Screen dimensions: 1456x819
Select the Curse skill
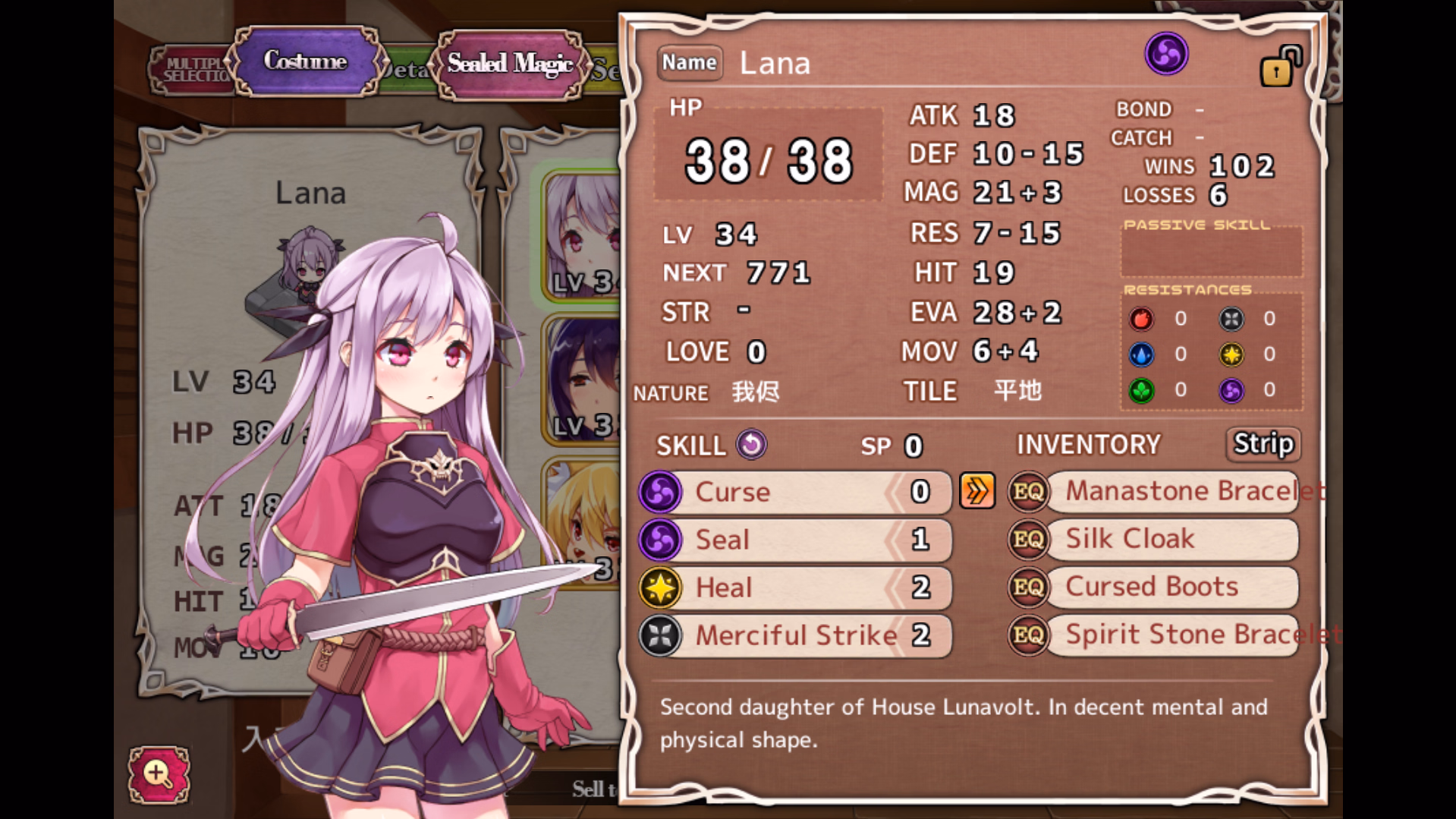click(x=793, y=492)
